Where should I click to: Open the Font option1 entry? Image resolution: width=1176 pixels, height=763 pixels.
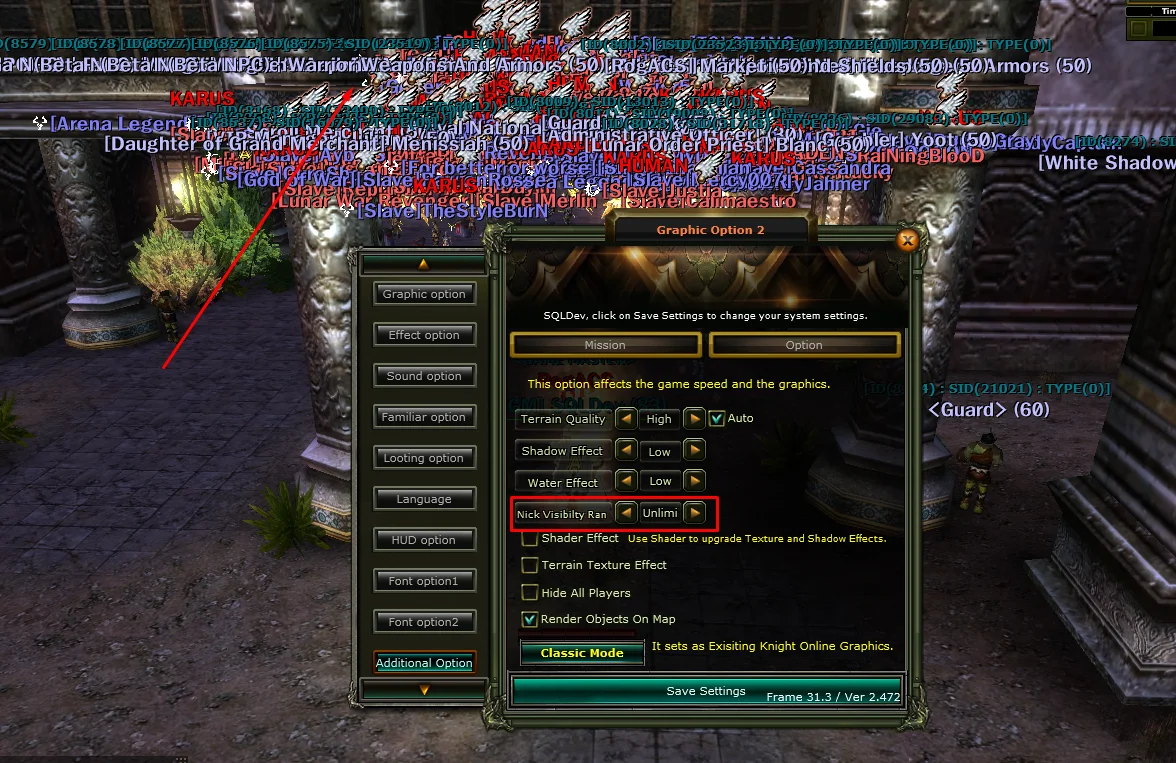(x=424, y=581)
